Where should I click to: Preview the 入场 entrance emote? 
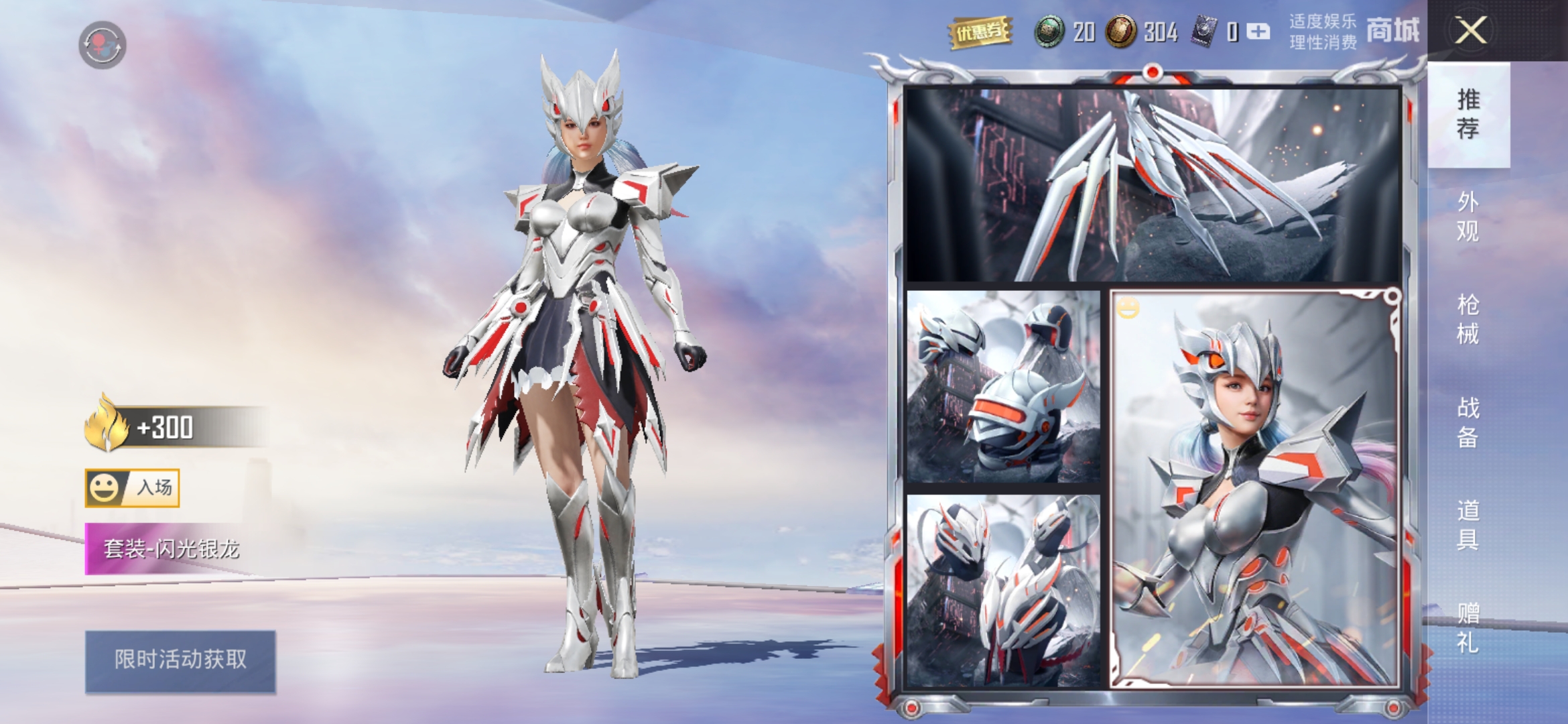coord(133,487)
